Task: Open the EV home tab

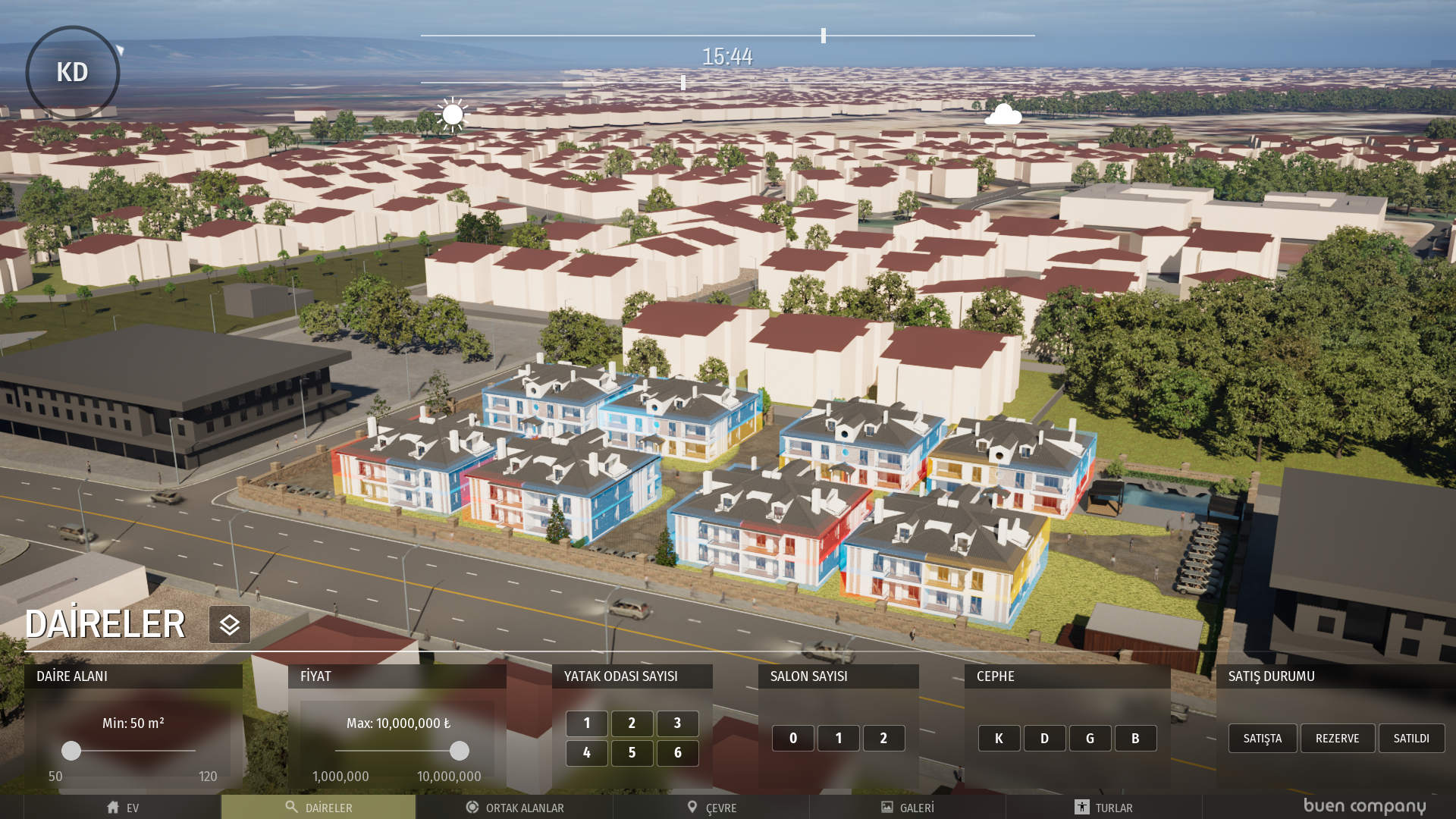Action: [122, 808]
